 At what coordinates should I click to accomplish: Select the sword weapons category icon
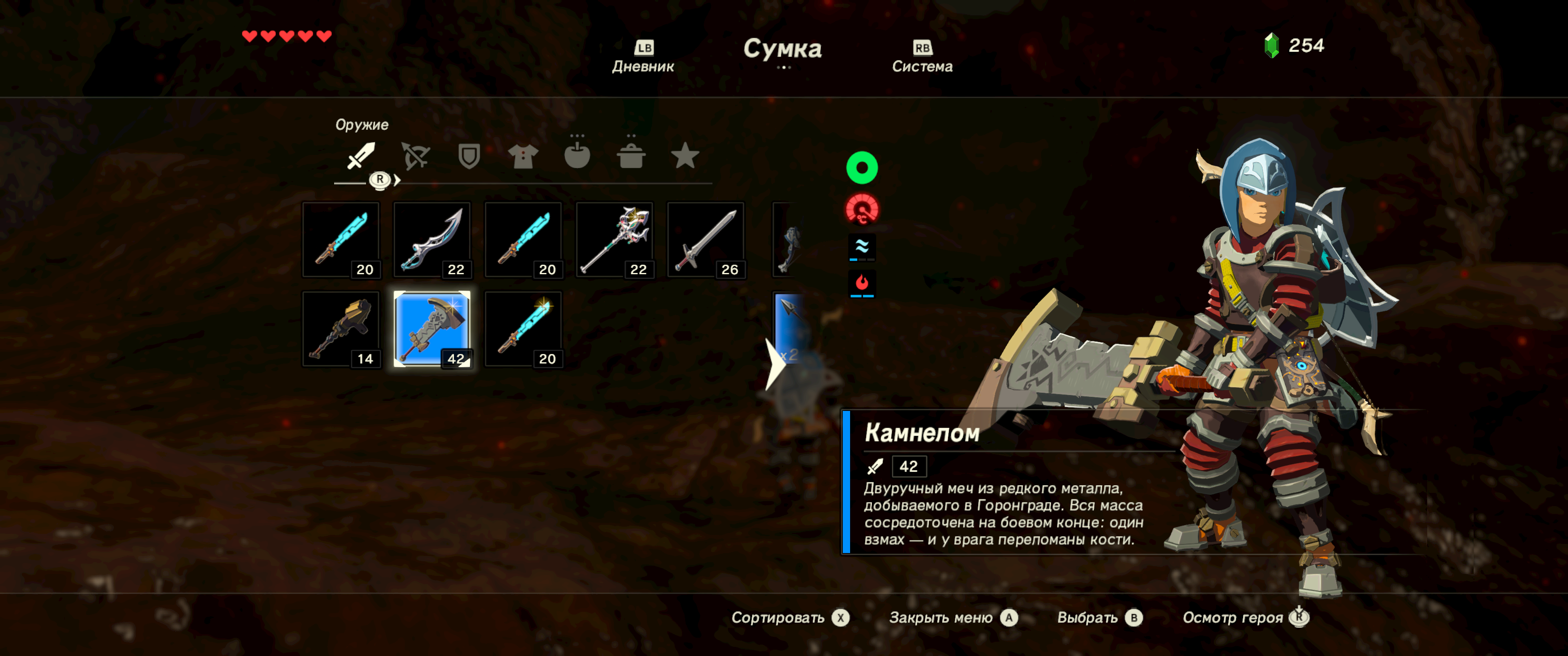361,156
